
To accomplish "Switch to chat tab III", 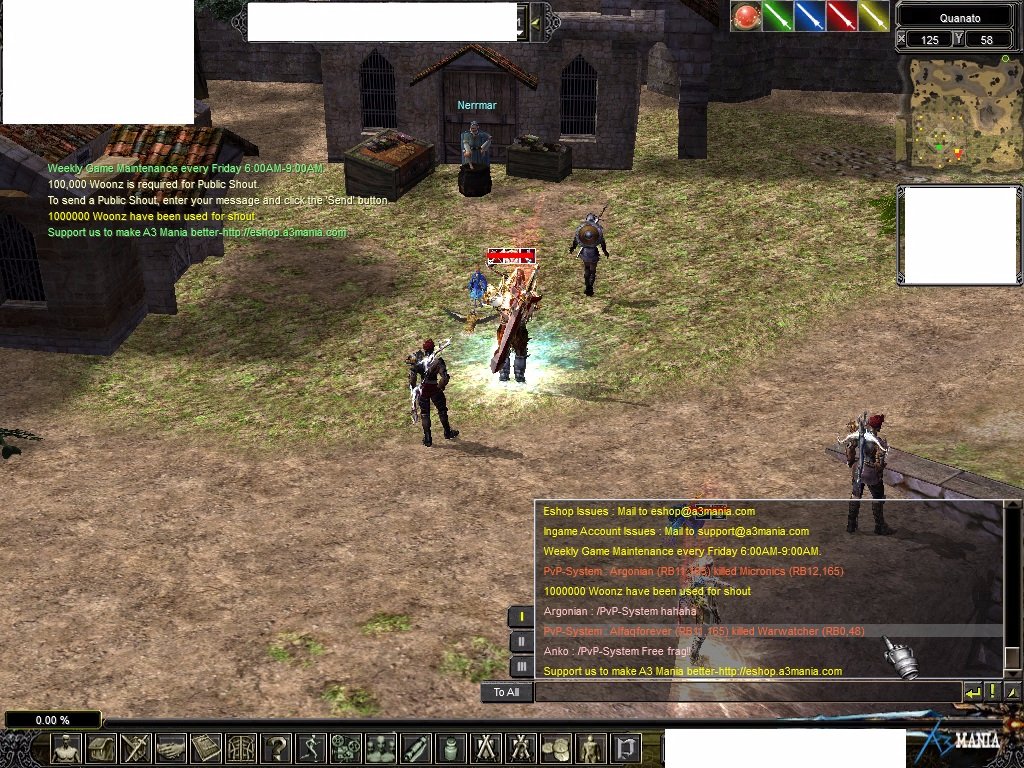I will click(521, 666).
